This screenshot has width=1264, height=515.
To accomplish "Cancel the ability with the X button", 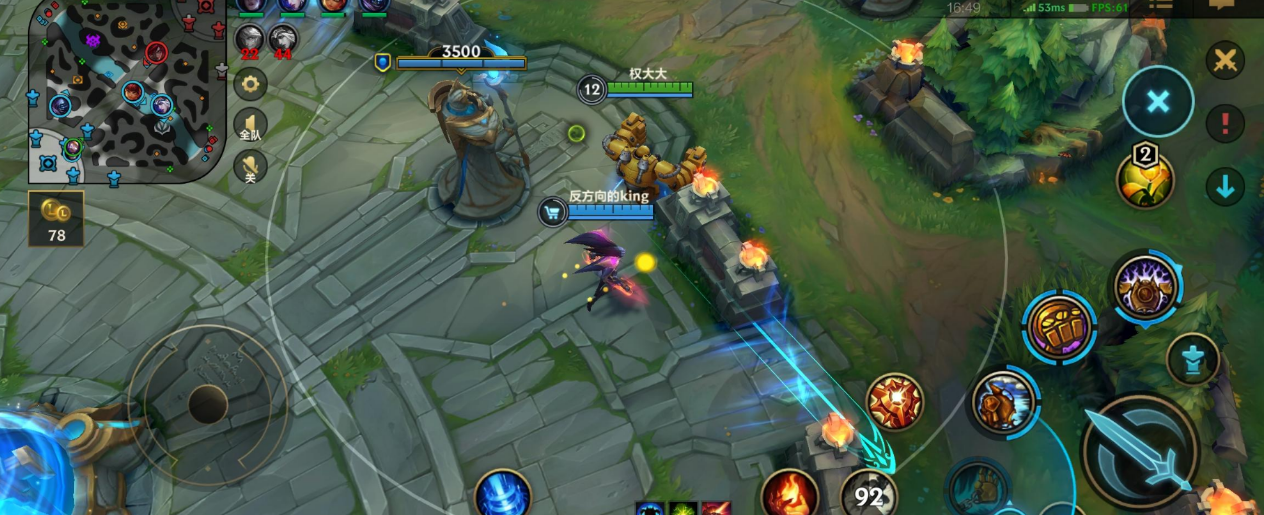I will (1158, 101).
